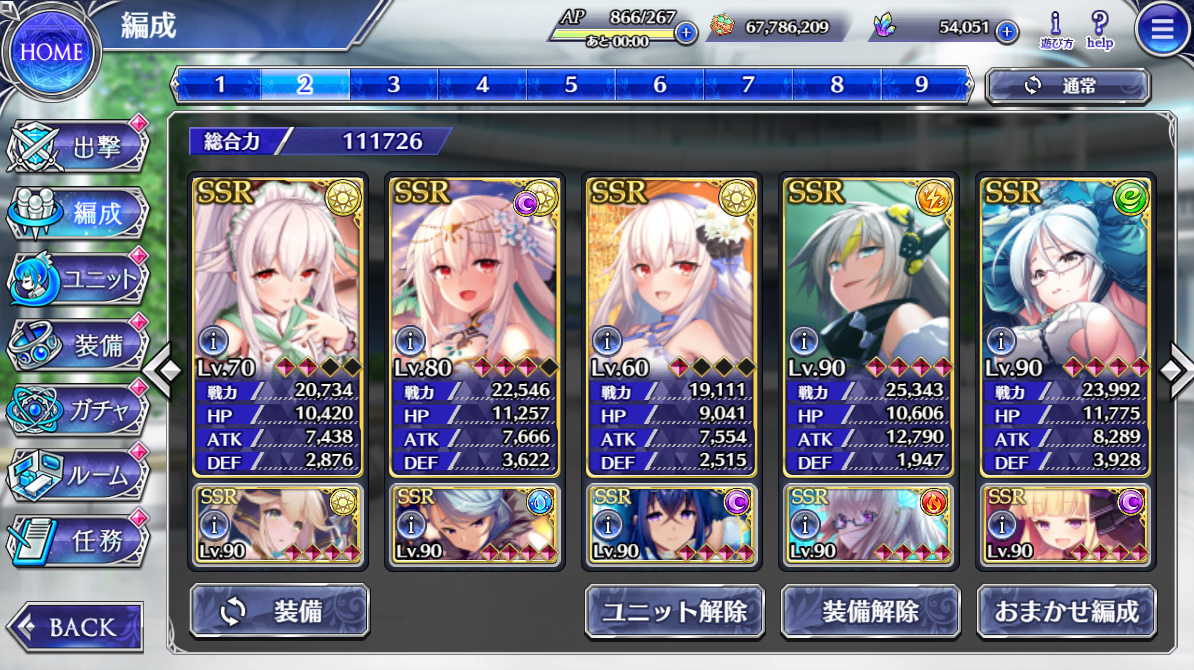Image resolution: width=1194 pixels, height=670 pixels.
Task: Choose the おまかせ編成 auto-formation button
Action: coord(1067,611)
